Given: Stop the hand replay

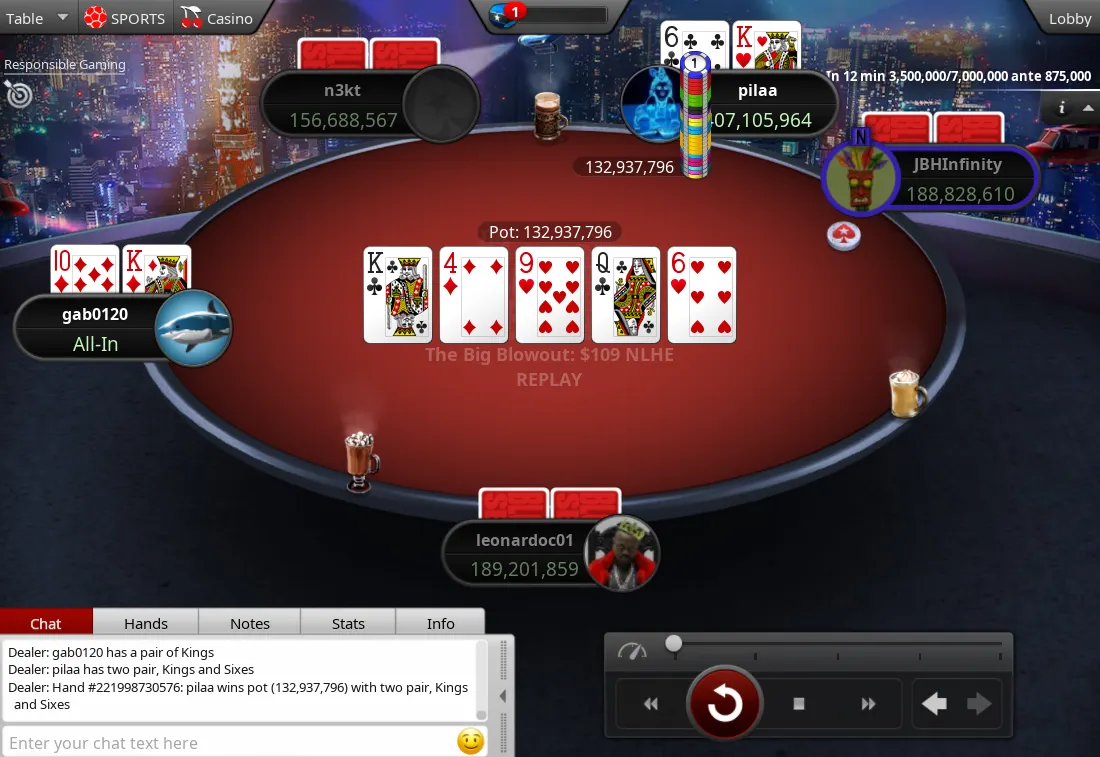Looking at the screenshot, I should tap(798, 704).
